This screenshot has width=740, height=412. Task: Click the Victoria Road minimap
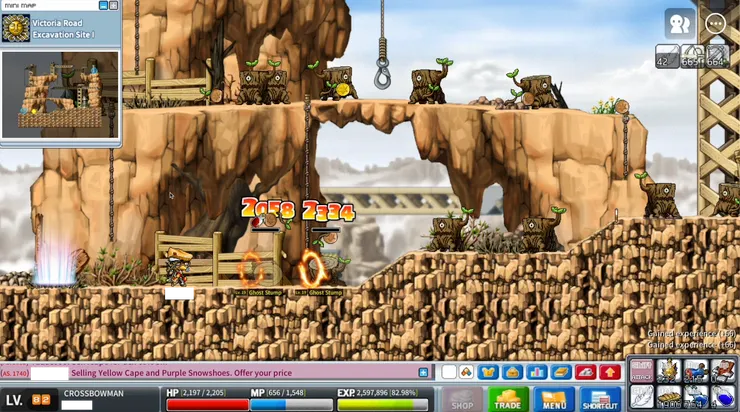[x=60, y=94]
